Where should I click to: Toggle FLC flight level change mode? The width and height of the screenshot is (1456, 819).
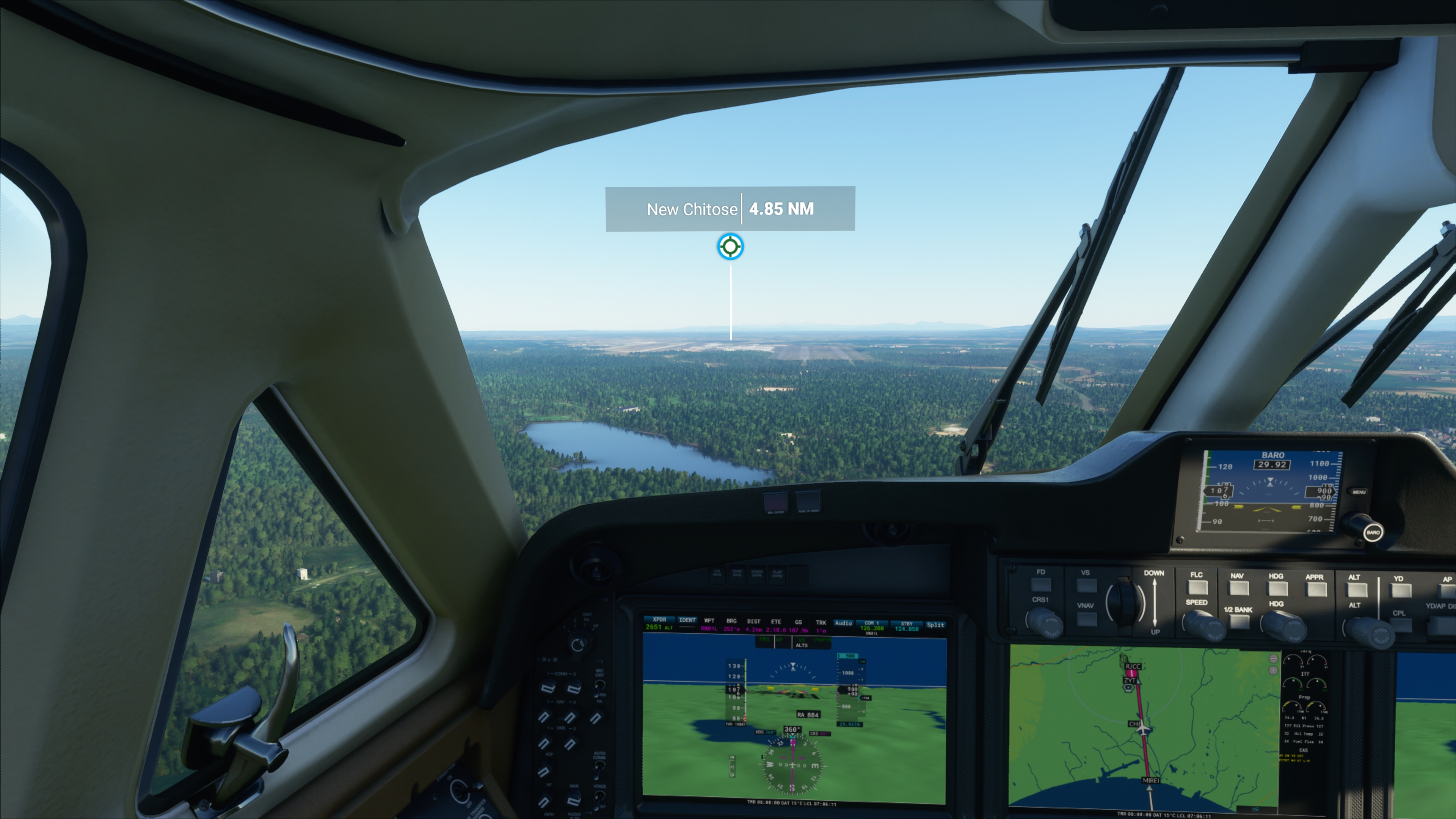[1198, 588]
